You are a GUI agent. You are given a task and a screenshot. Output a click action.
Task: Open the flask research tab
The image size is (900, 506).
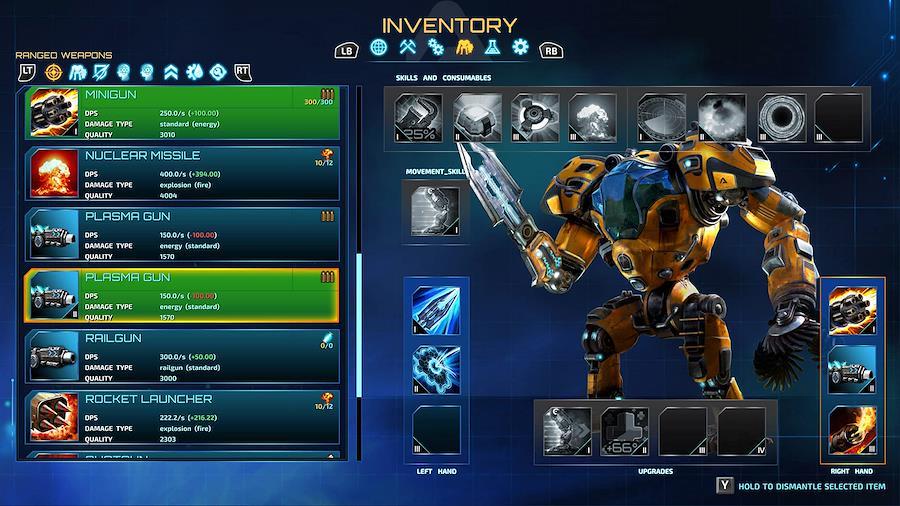click(x=492, y=47)
